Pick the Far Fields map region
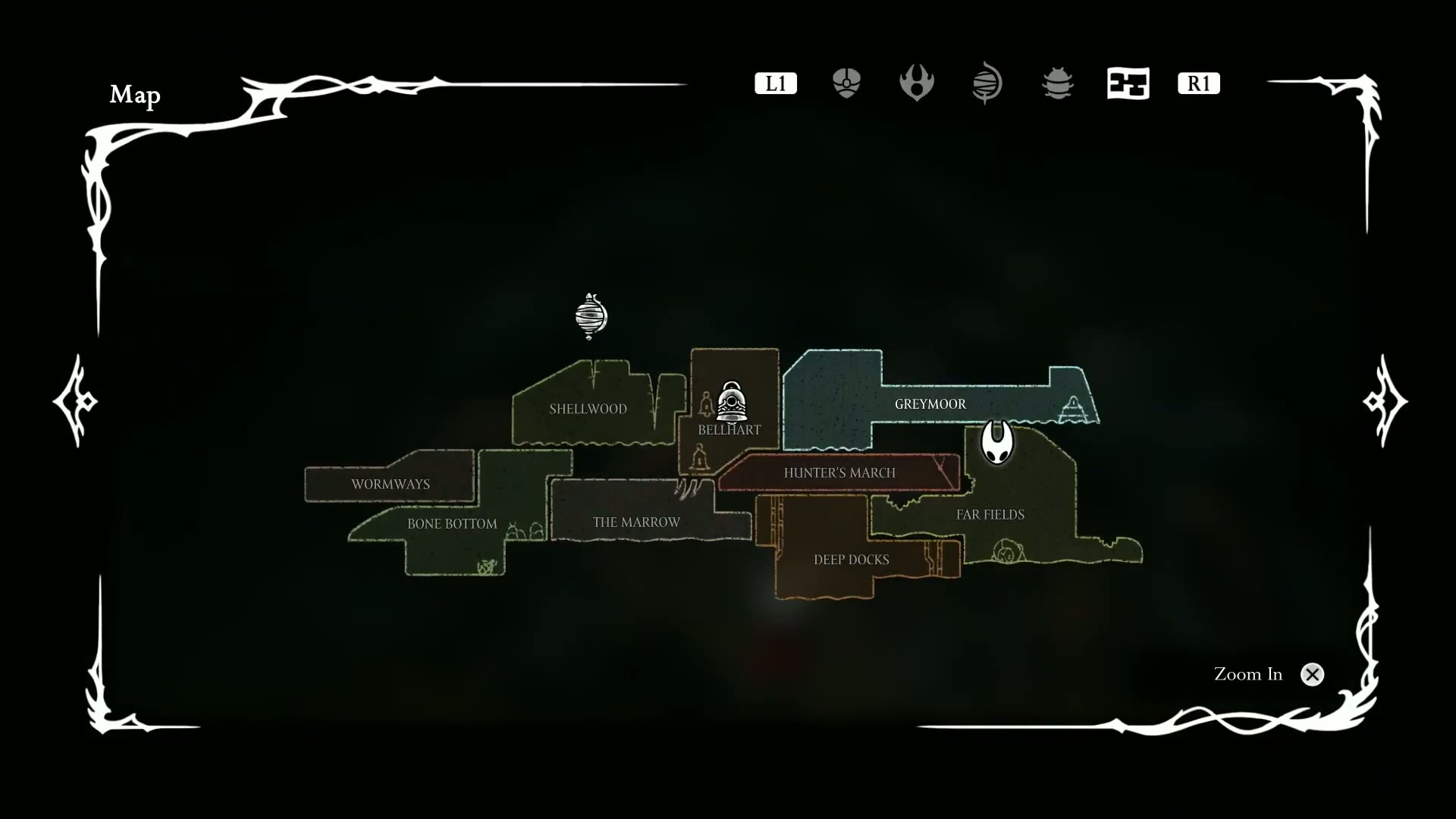The image size is (1456, 819). point(990,514)
